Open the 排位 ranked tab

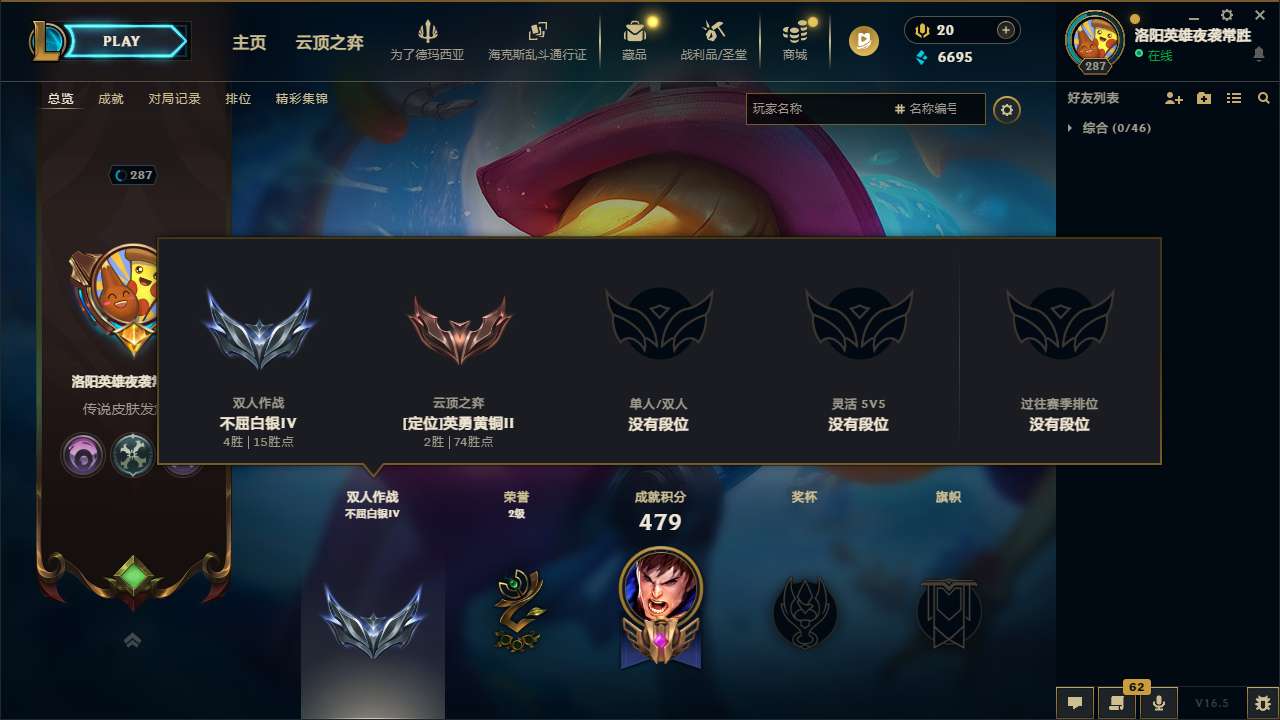click(238, 99)
